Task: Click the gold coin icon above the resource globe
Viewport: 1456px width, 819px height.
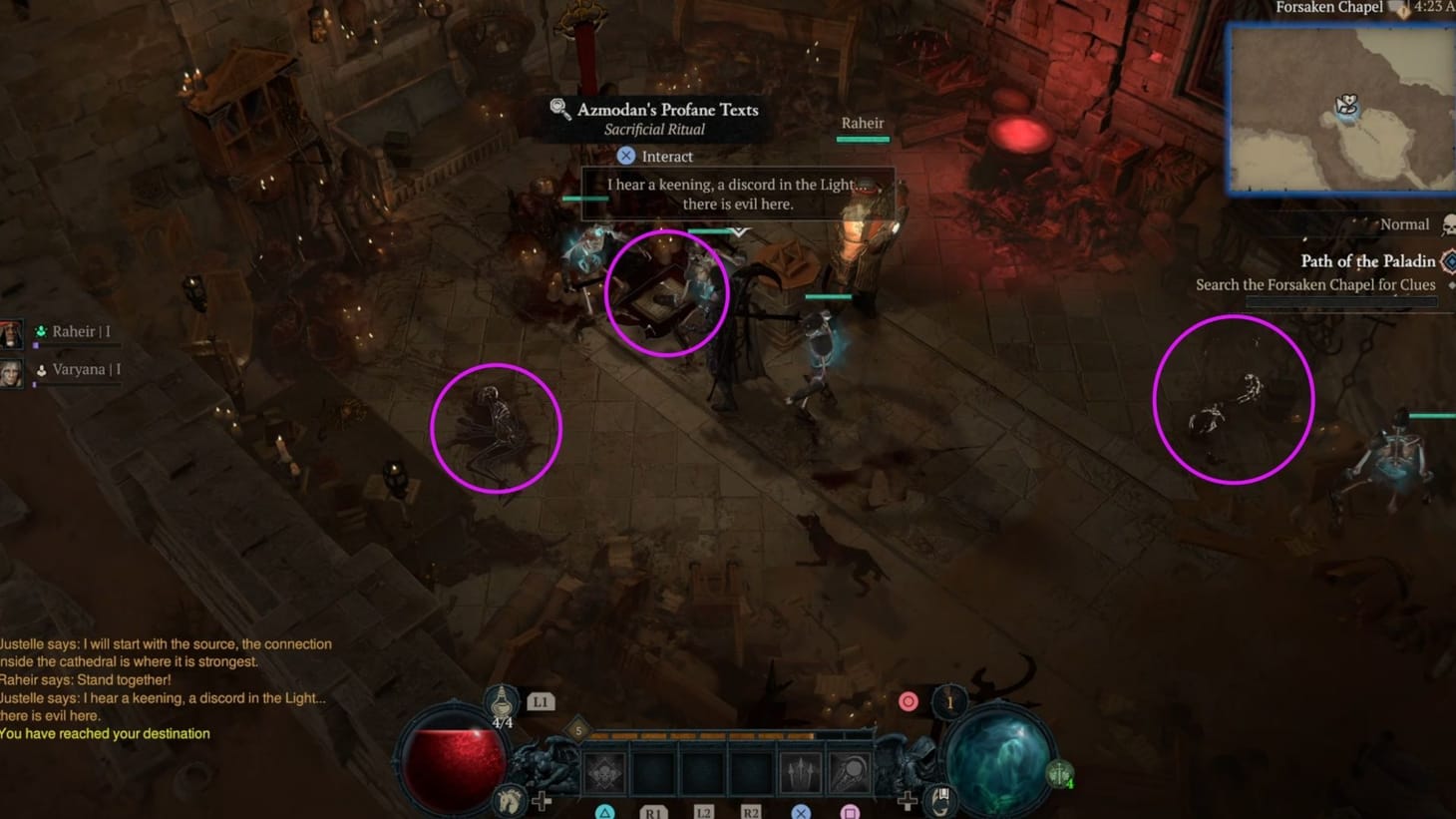Action: point(948,701)
